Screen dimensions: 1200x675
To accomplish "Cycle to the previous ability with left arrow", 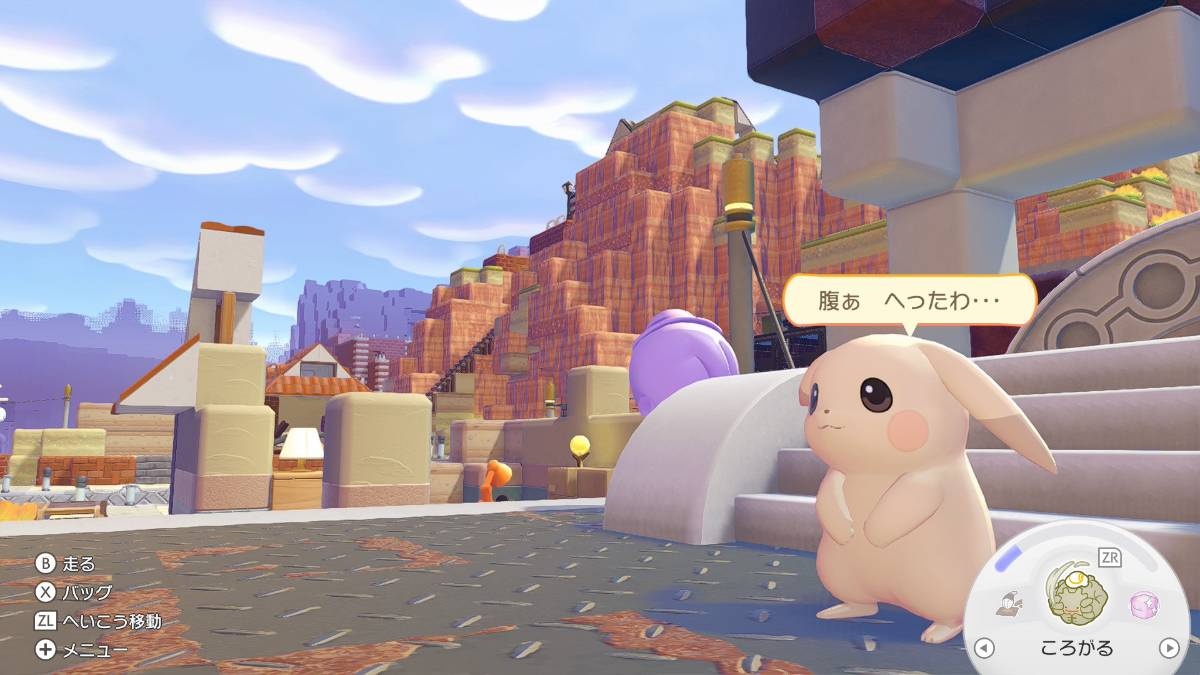I will pyautogui.click(x=984, y=648).
